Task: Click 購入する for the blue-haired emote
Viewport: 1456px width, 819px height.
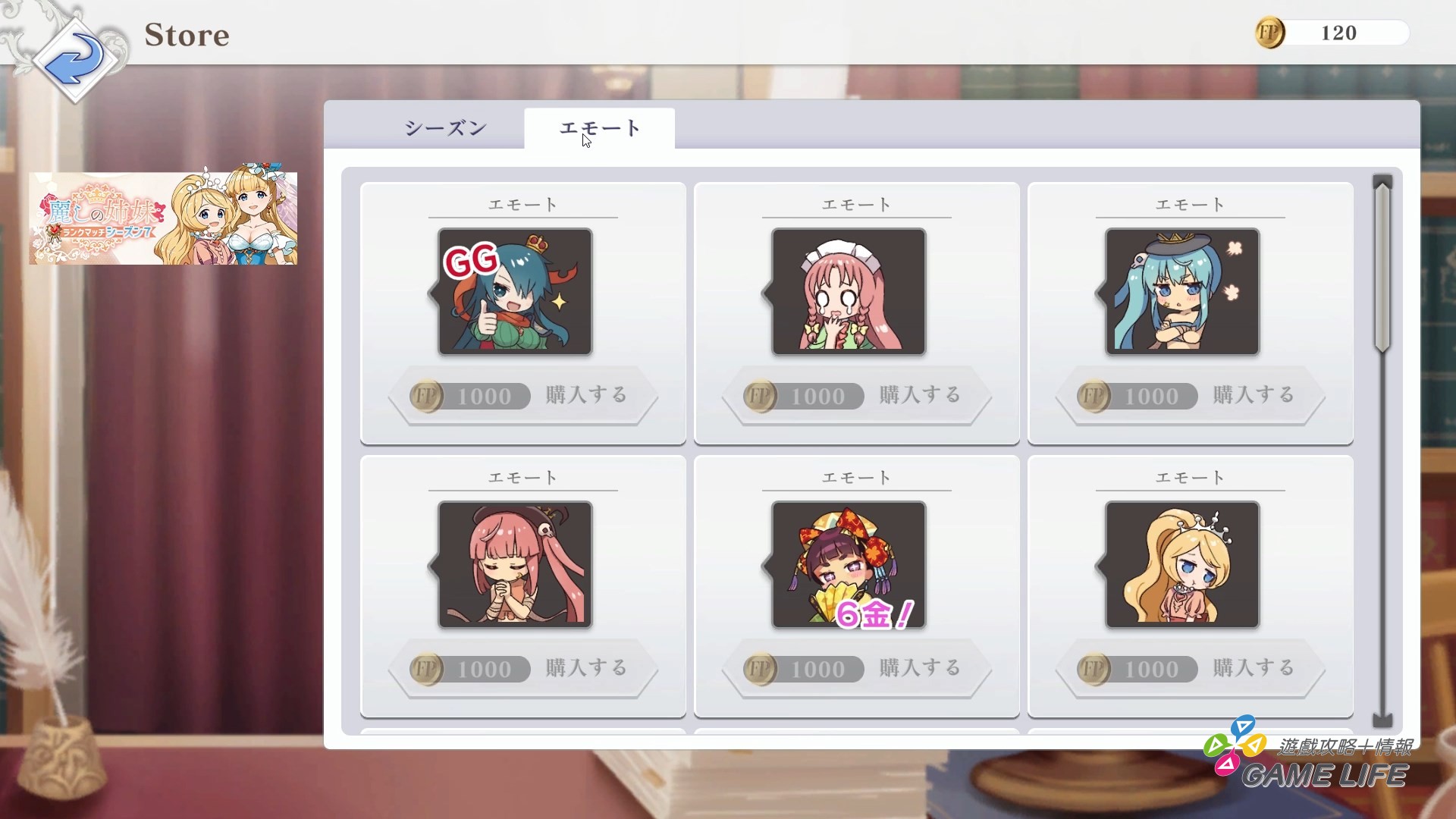Action: [1253, 395]
